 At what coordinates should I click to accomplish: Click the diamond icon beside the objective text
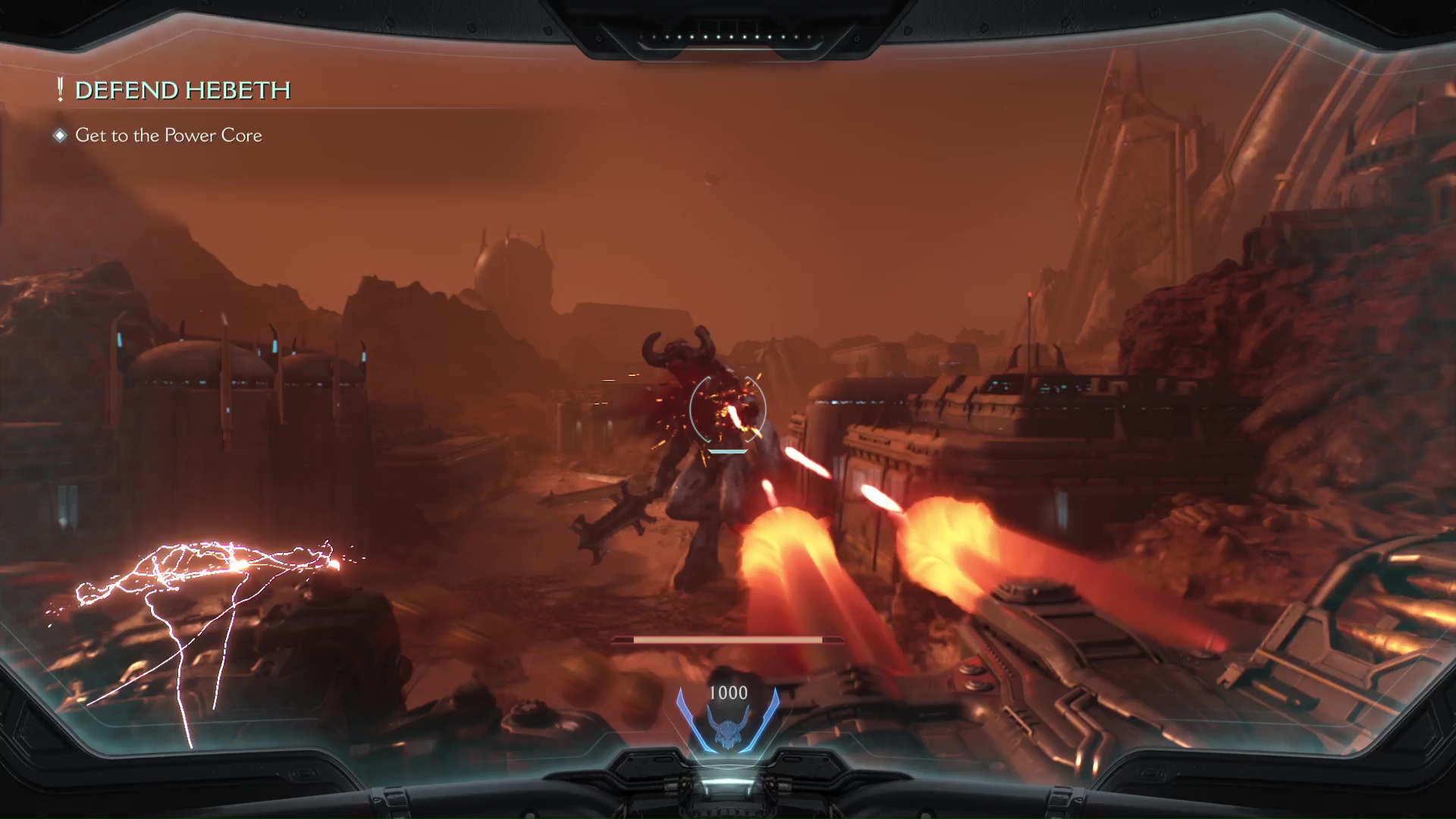click(59, 135)
